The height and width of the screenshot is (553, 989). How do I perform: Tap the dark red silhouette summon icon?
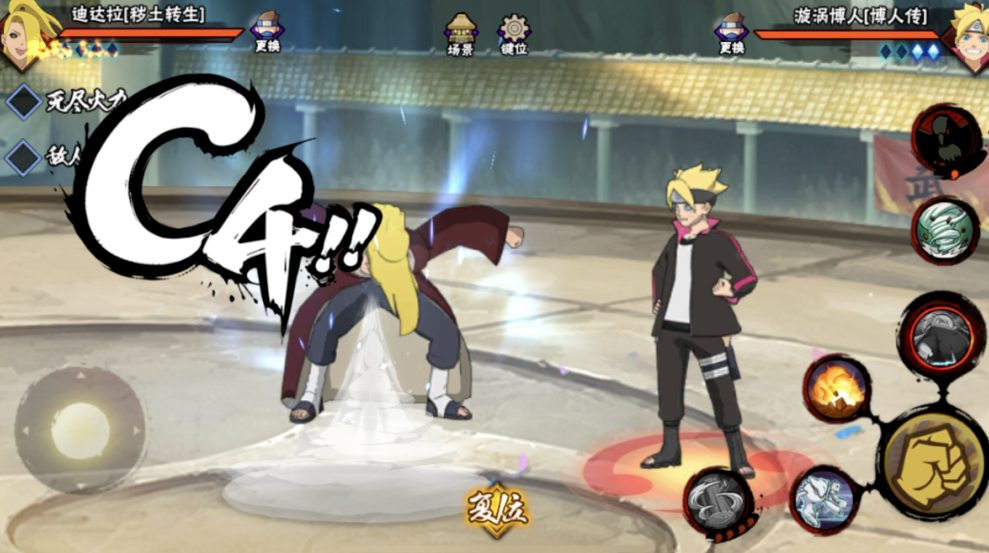(946, 141)
